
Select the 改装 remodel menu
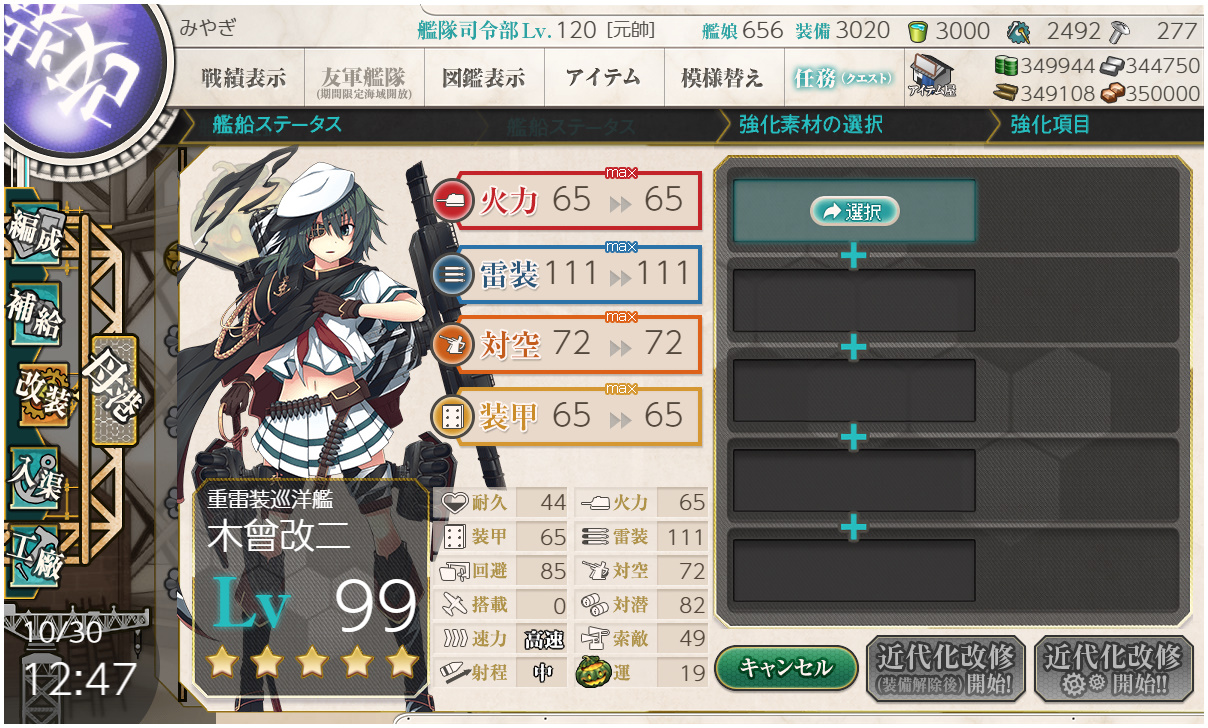(x=40, y=392)
